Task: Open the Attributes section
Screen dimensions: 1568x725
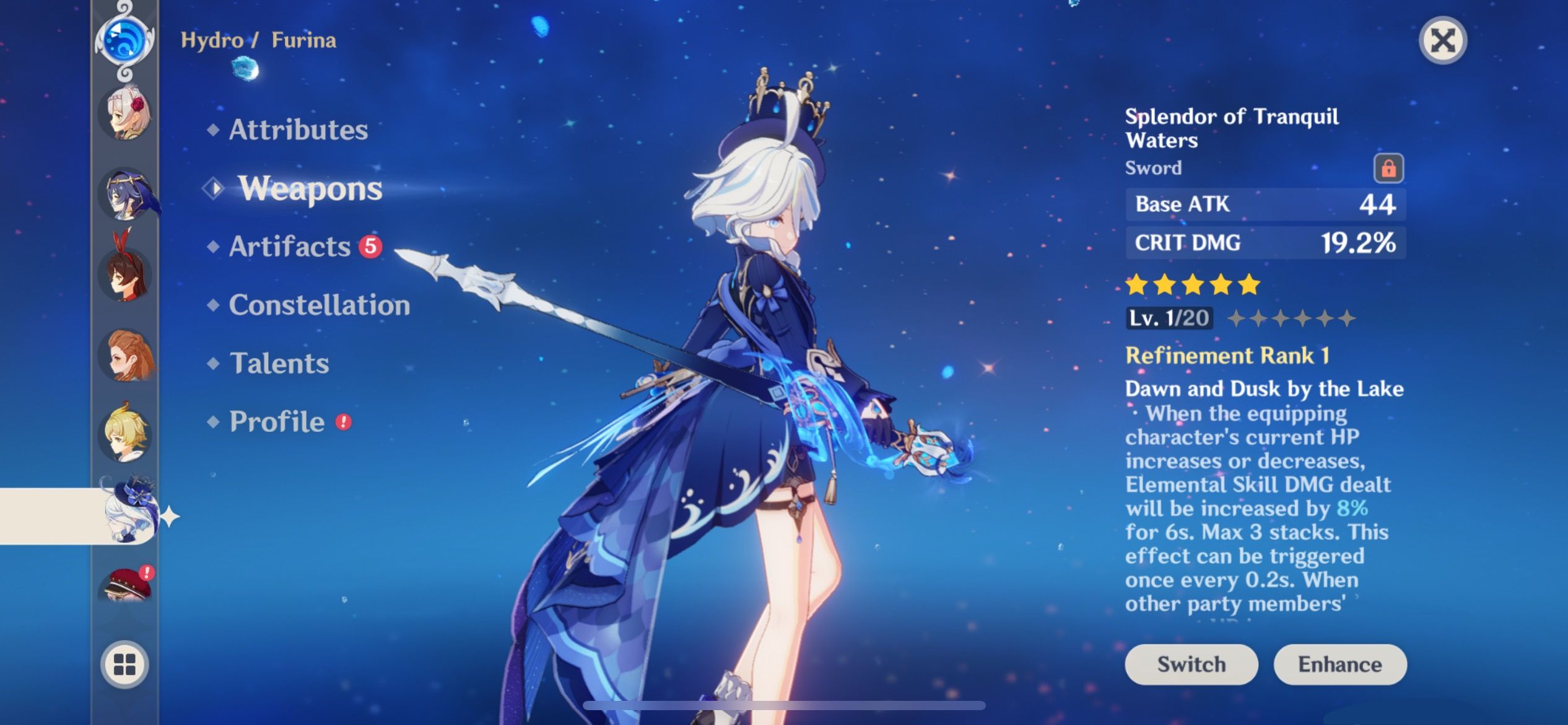Action: pos(298,130)
